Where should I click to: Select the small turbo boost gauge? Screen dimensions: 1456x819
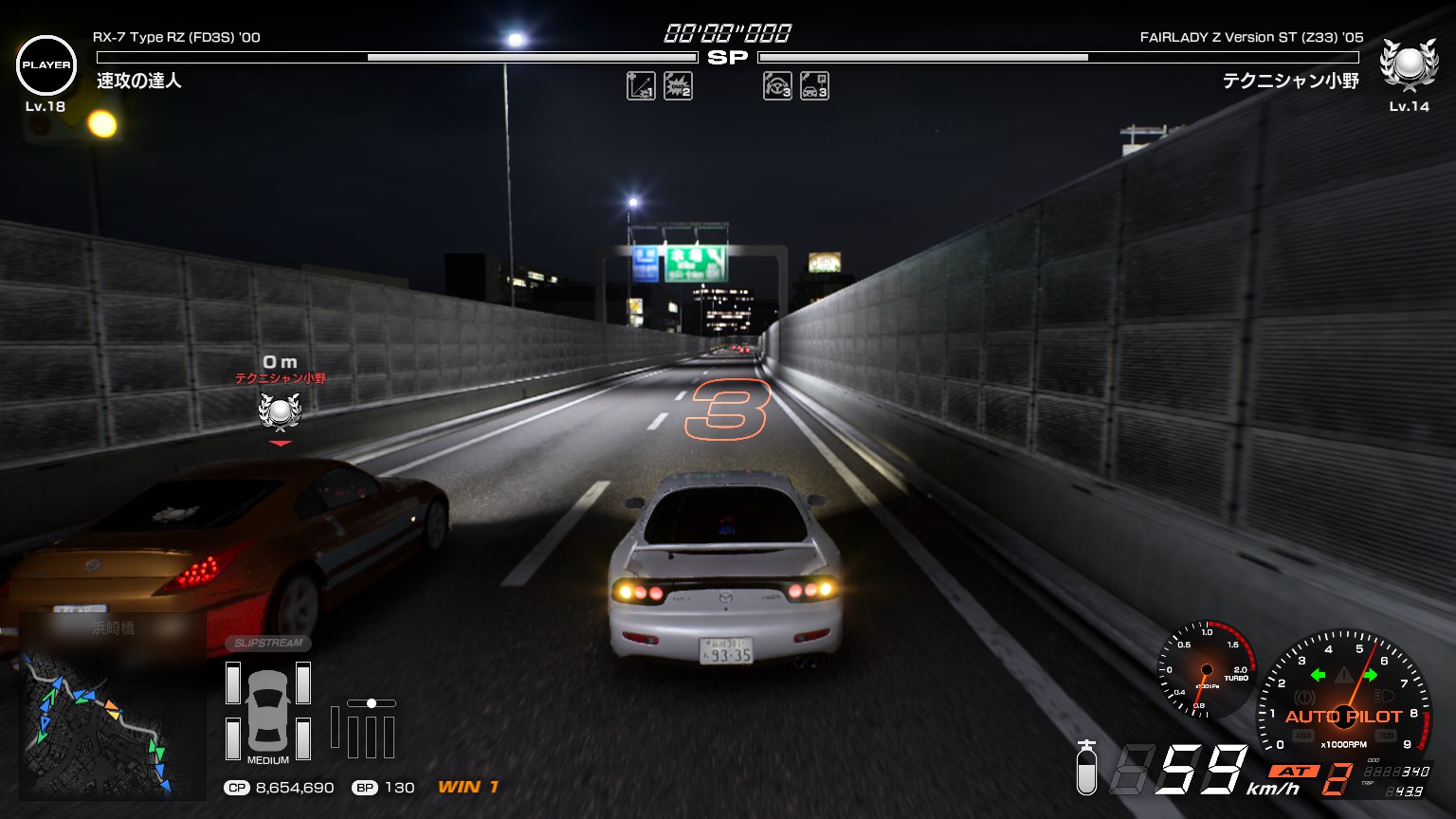[x=1207, y=669]
